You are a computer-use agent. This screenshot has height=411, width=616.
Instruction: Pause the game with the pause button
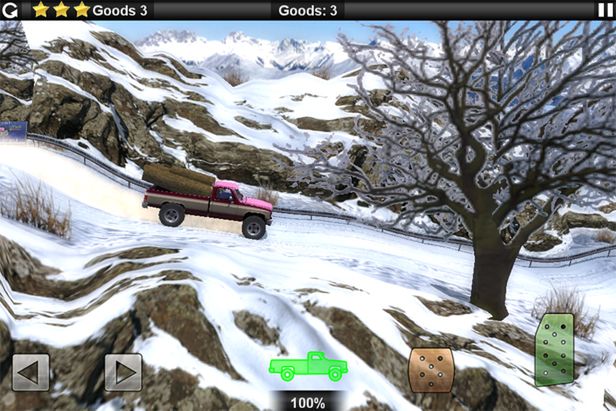[x=604, y=10]
